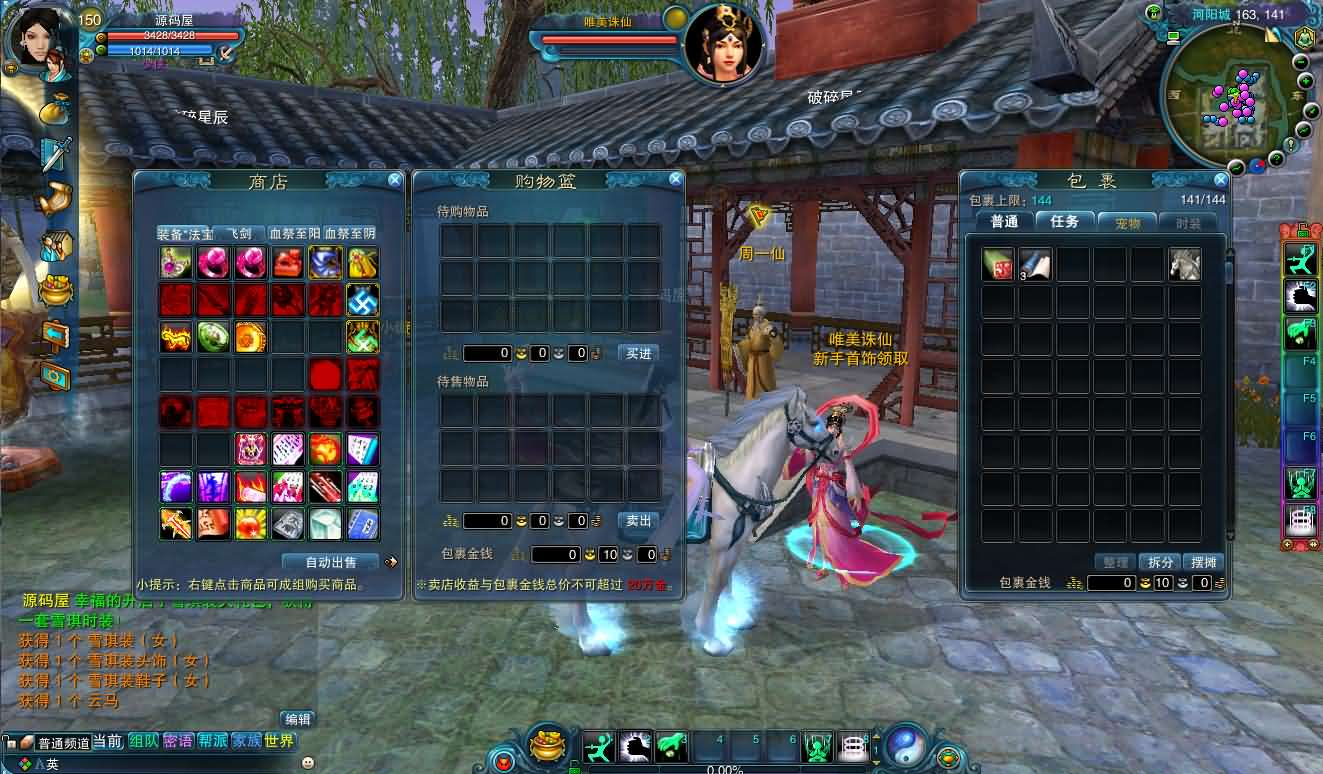Viewport: 1323px width, 774px height.
Task: Switch chat to the 世界 world channel
Action: coord(280,742)
